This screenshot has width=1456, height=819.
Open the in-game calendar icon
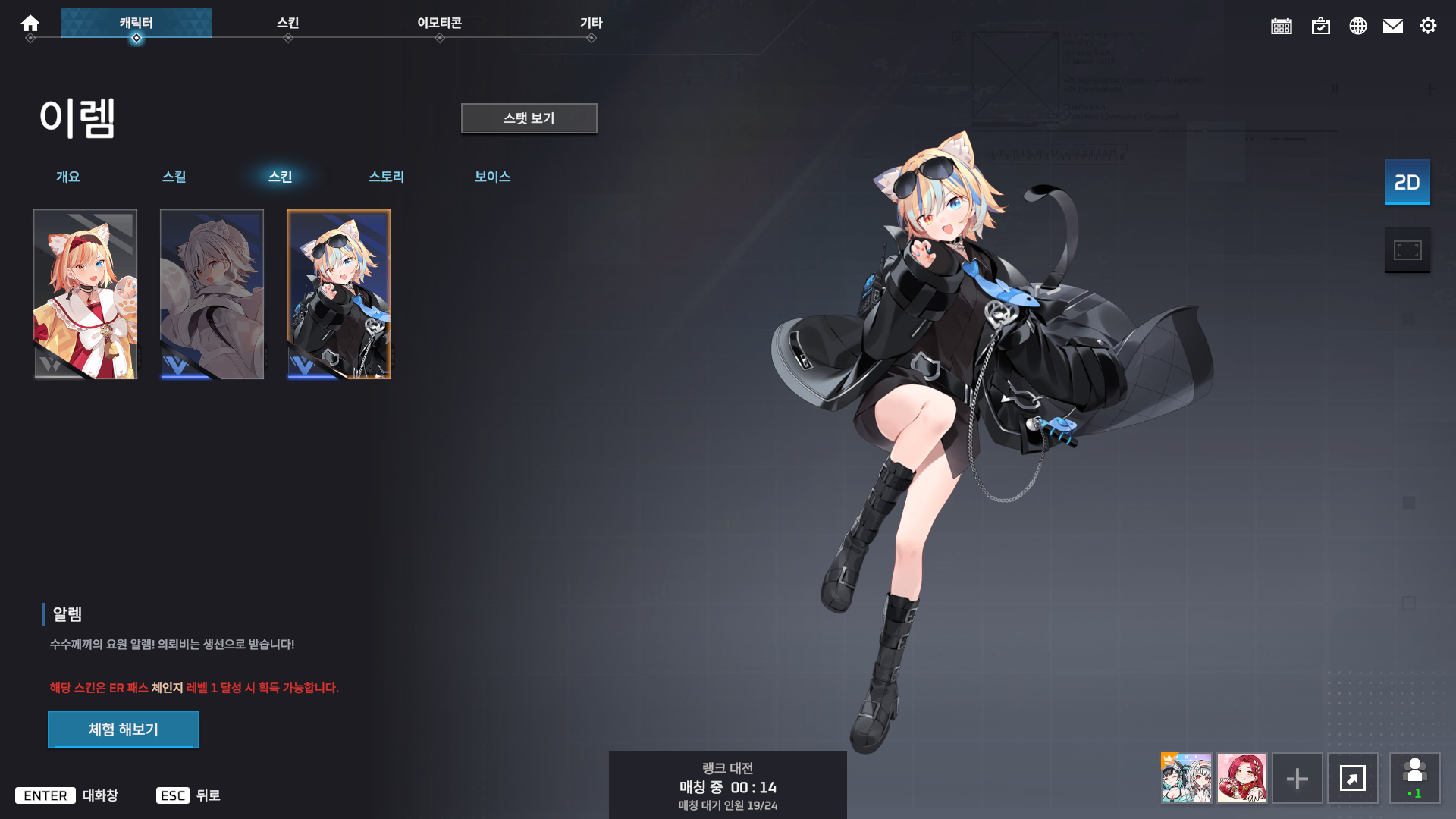1281,25
